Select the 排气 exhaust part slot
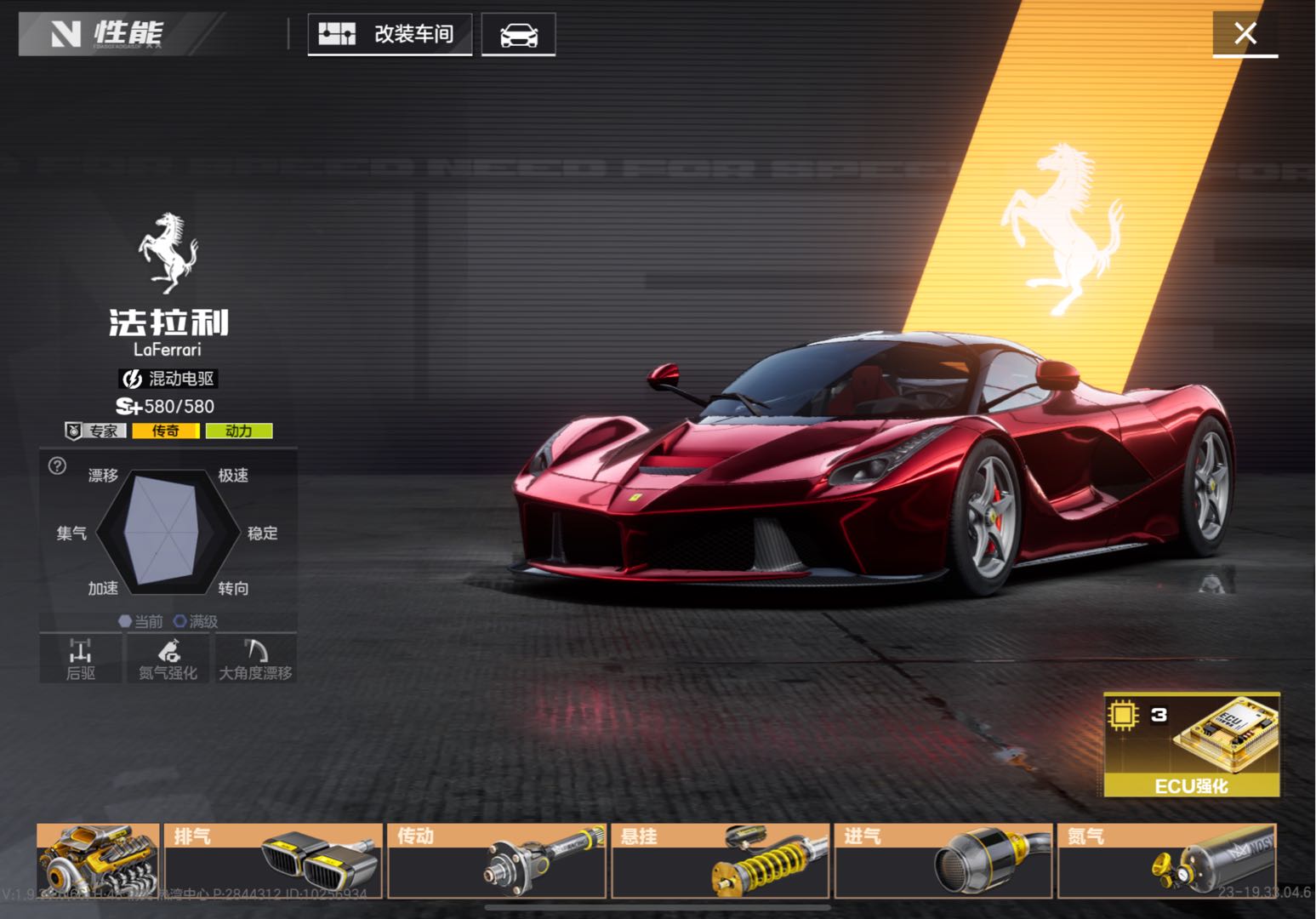This screenshot has width=1316, height=919. [273, 860]
